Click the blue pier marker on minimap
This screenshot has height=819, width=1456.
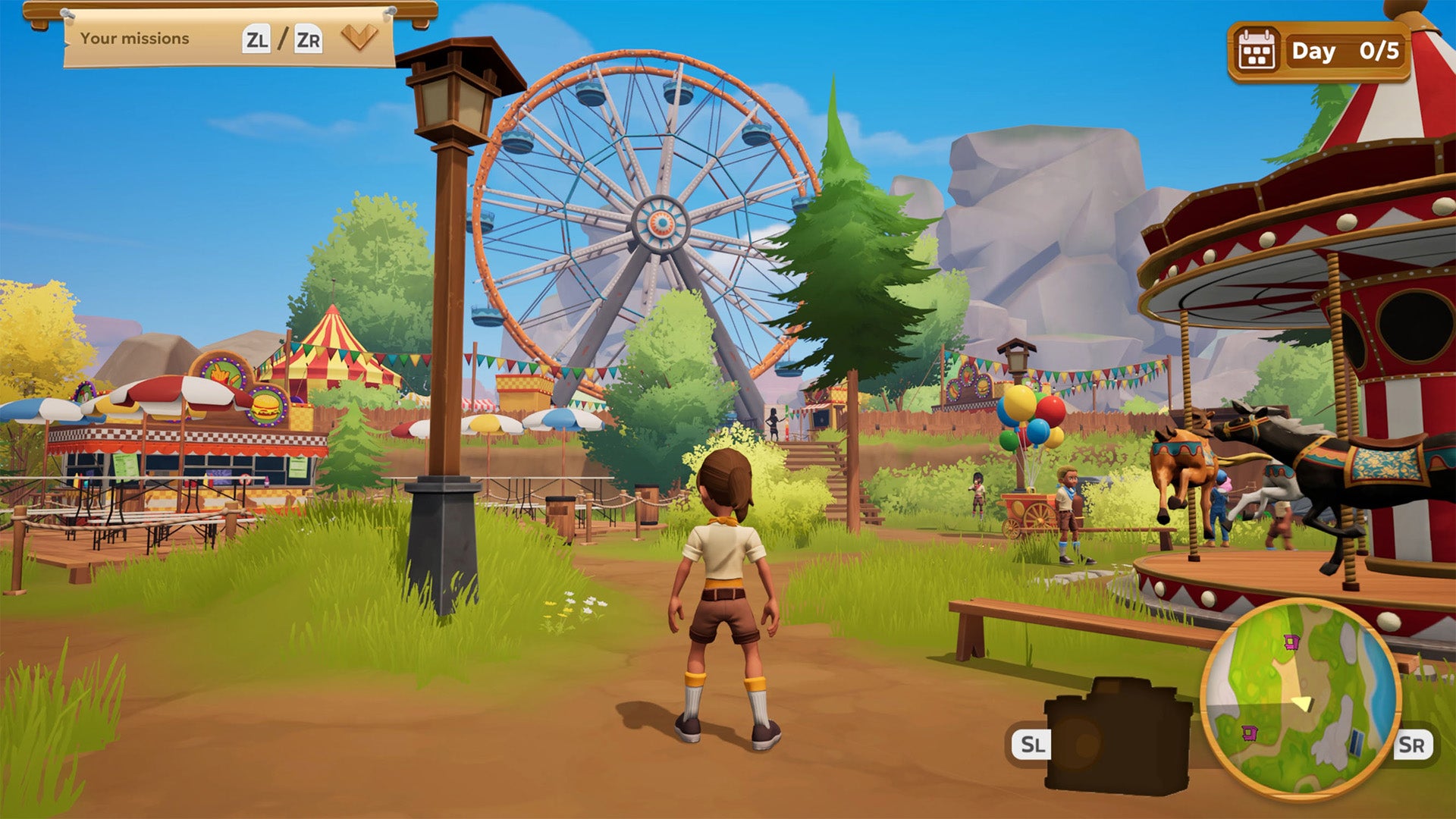pos(1356,742)
